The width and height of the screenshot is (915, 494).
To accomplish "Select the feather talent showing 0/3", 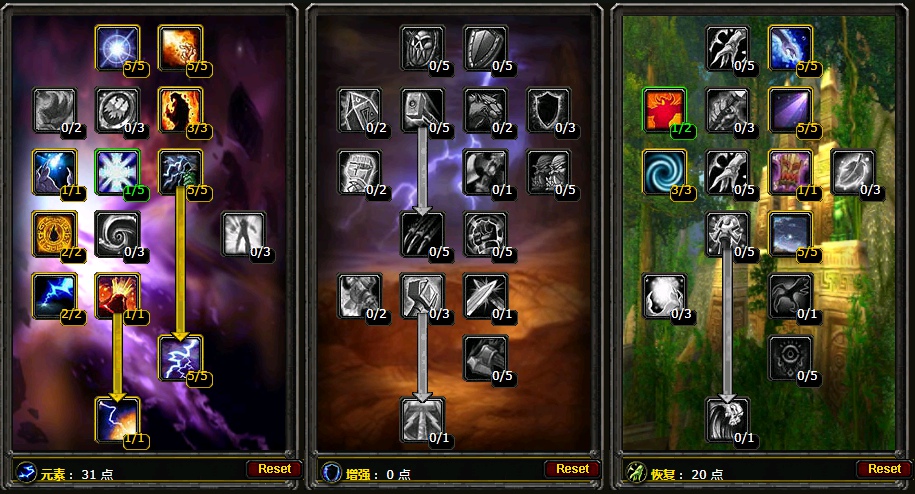I will point(853,172).
